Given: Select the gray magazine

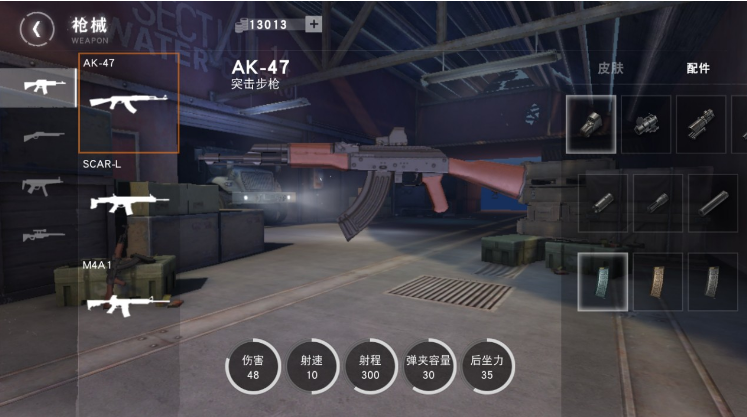Looking at the screenshot, I should point(712,281).
